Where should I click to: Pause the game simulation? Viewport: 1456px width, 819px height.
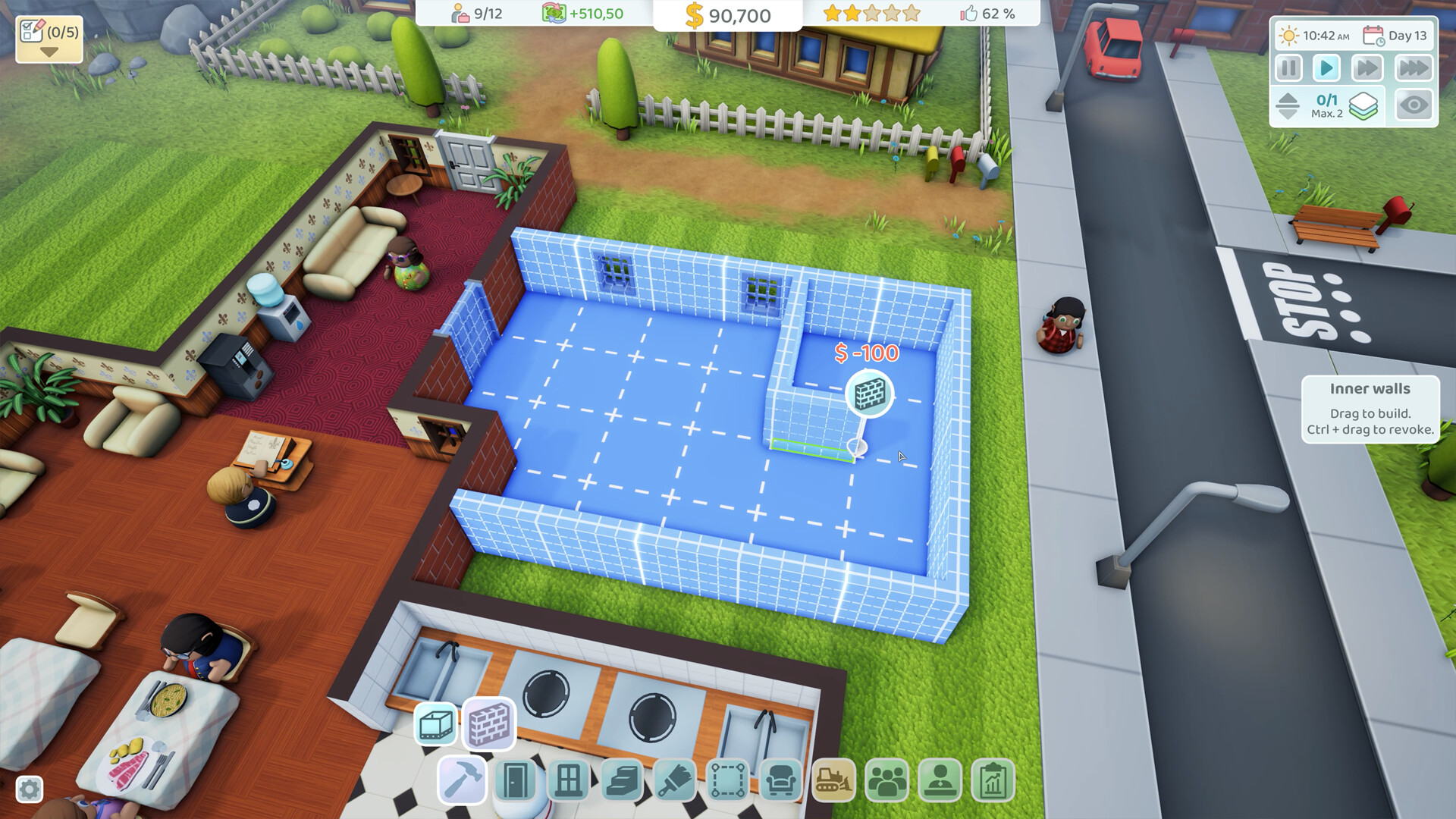1288,67
